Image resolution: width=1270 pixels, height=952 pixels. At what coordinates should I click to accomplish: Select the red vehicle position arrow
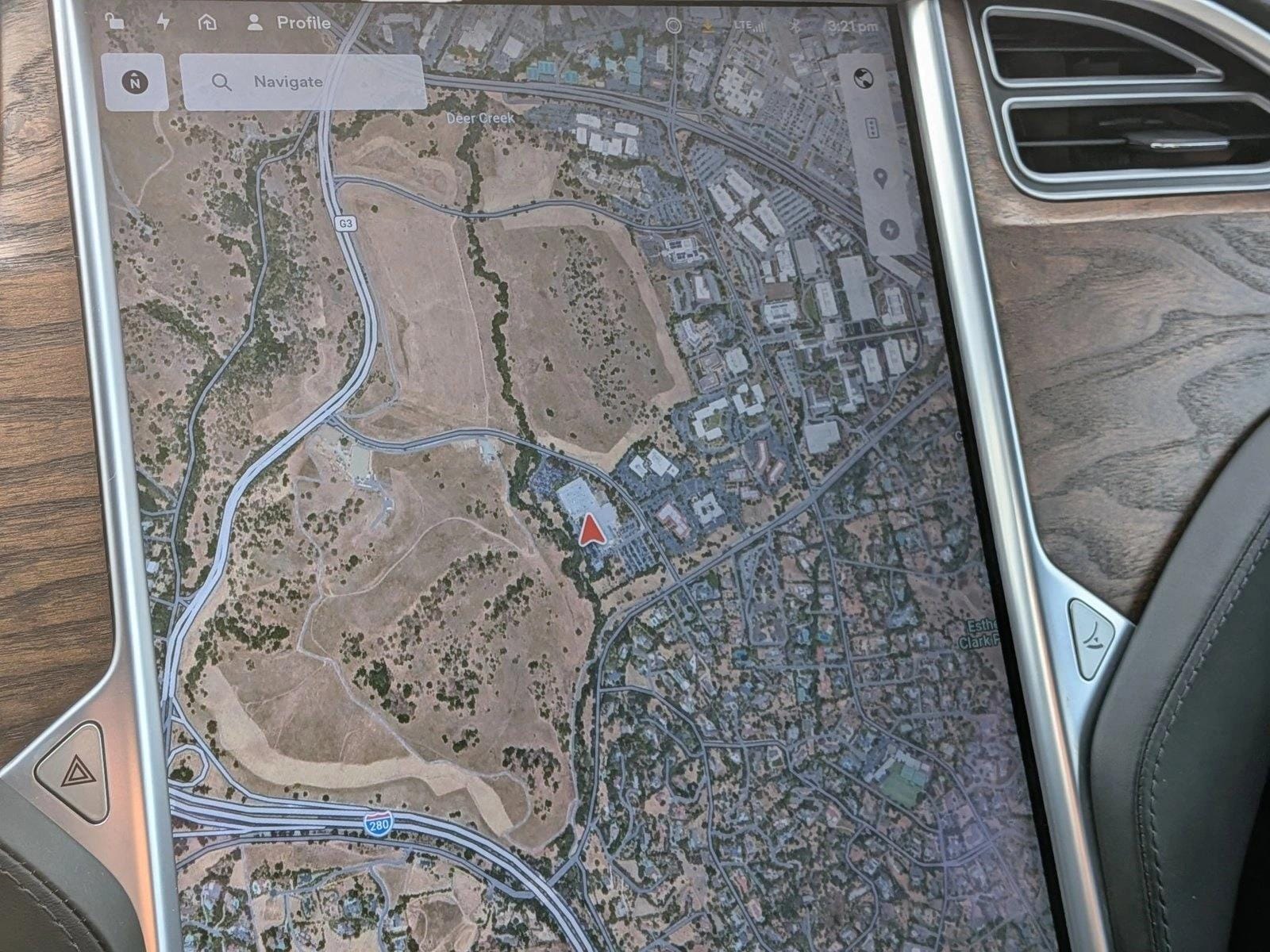591,530
